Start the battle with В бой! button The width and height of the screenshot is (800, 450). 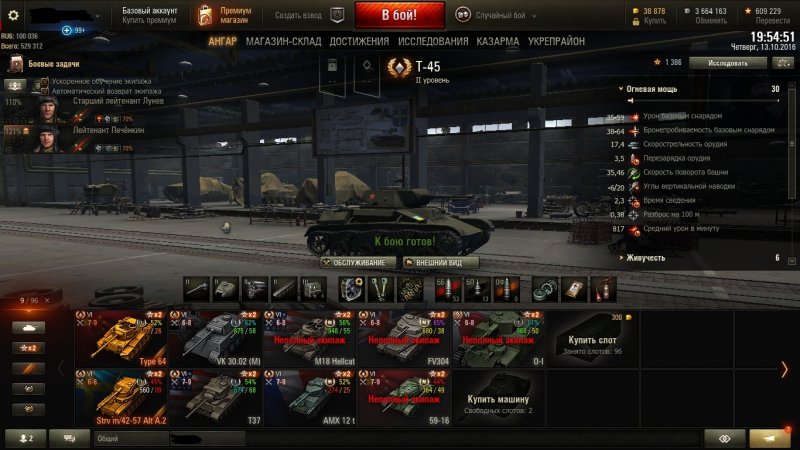[400, 15]
